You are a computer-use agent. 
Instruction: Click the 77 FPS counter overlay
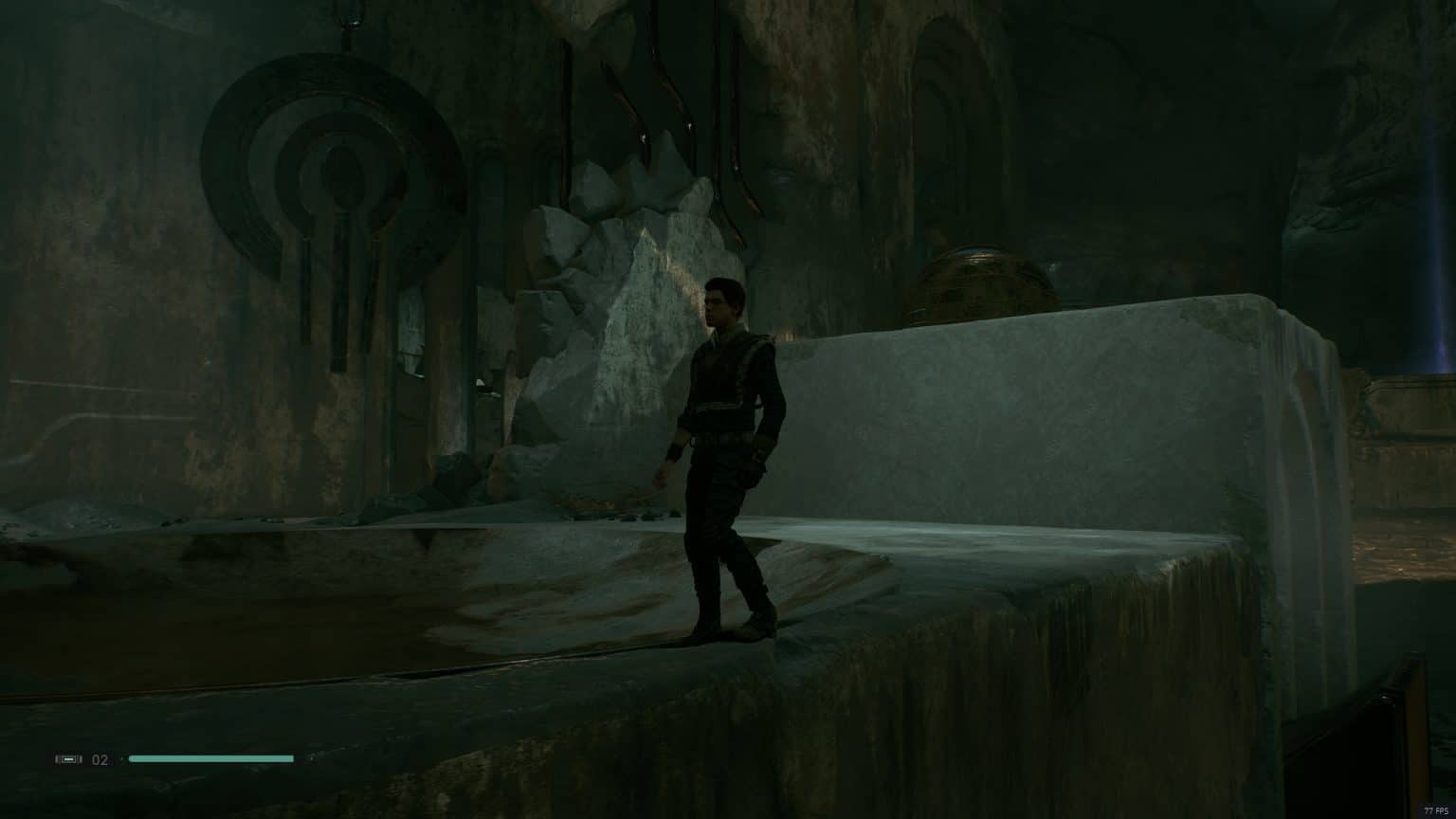point(1434,810)
